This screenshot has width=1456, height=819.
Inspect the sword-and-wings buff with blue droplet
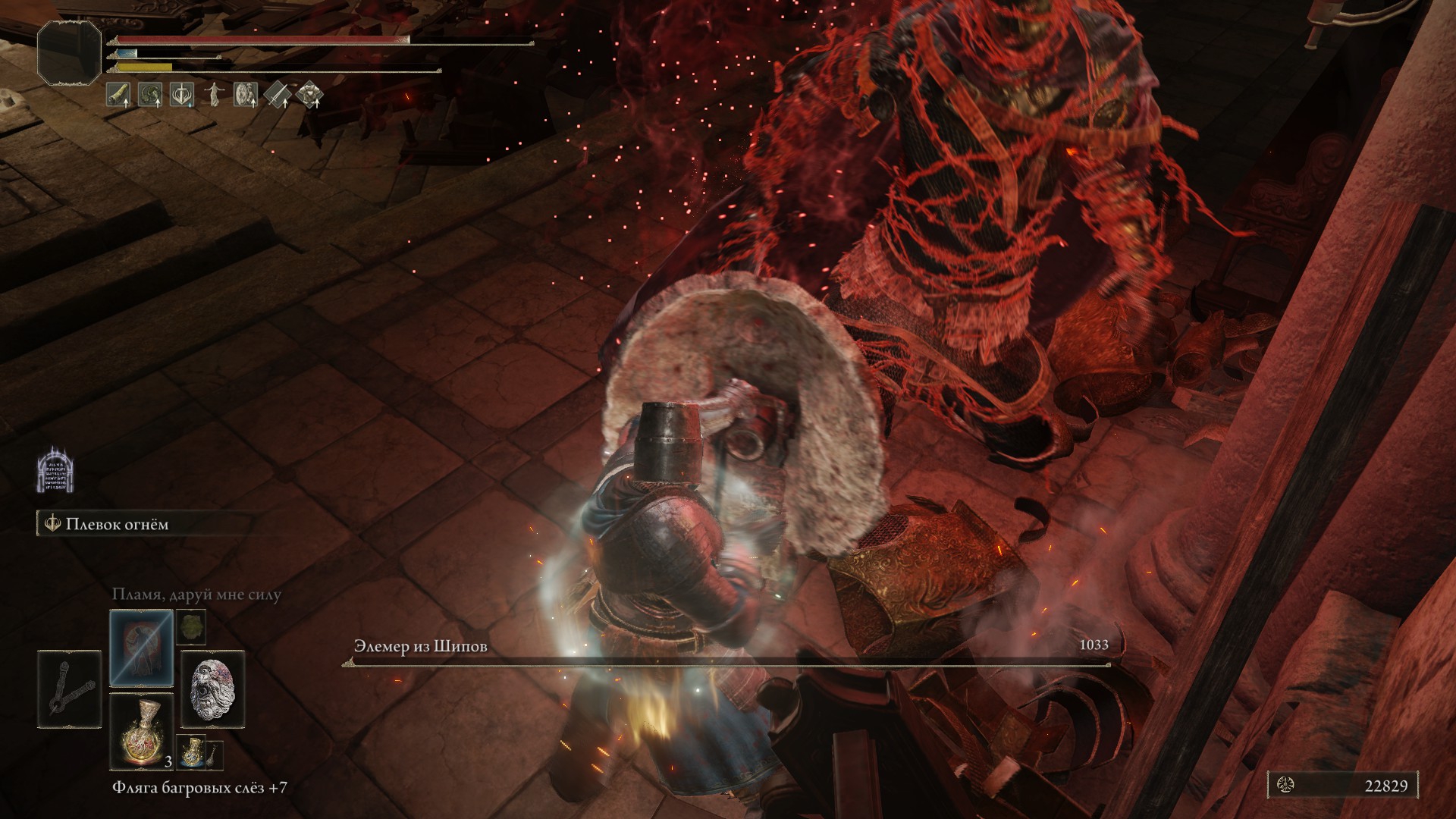click(182, 95)
